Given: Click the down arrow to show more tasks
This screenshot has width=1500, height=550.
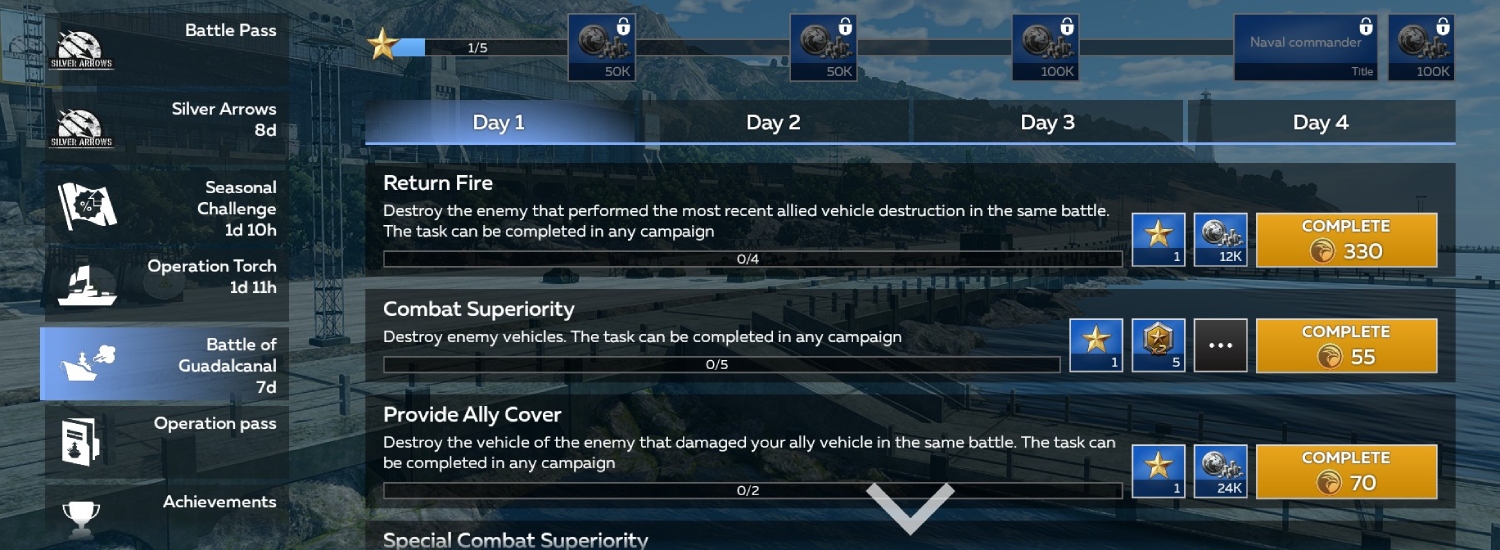Looking at the screenshot, I should (910, 507).
